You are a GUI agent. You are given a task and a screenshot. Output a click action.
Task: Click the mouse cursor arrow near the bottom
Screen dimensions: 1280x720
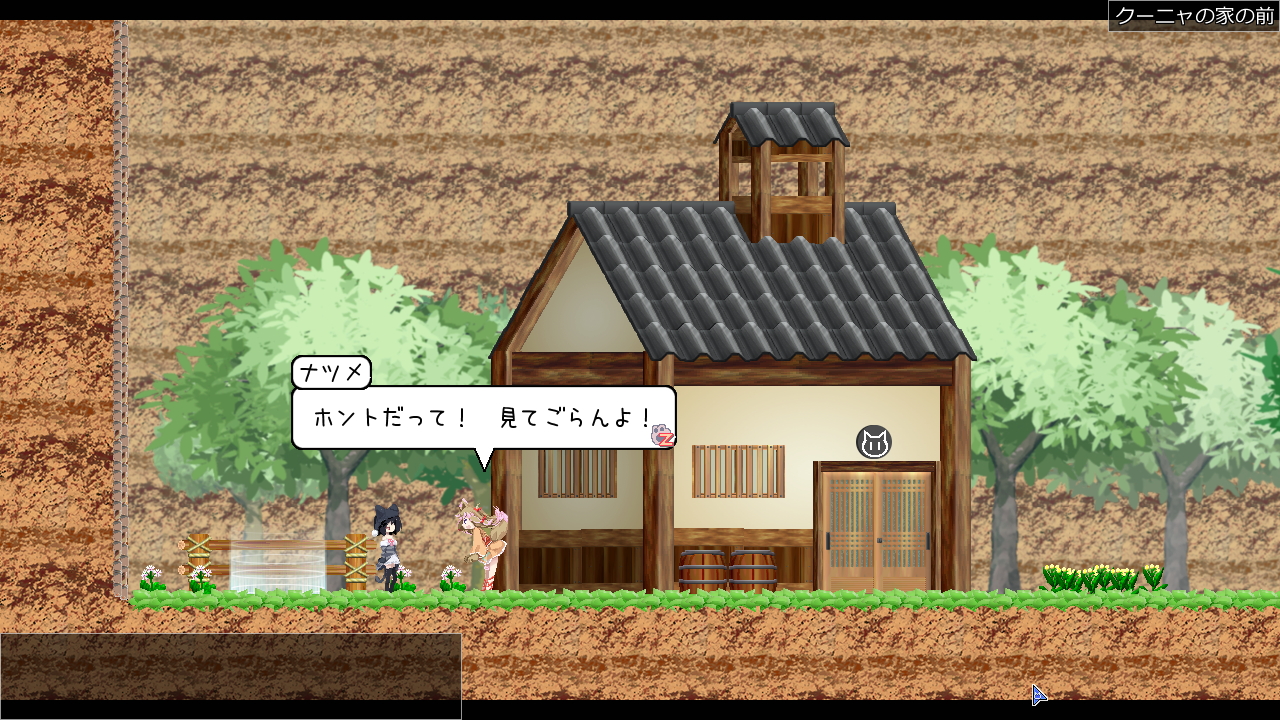click(x=1038, y=694)
